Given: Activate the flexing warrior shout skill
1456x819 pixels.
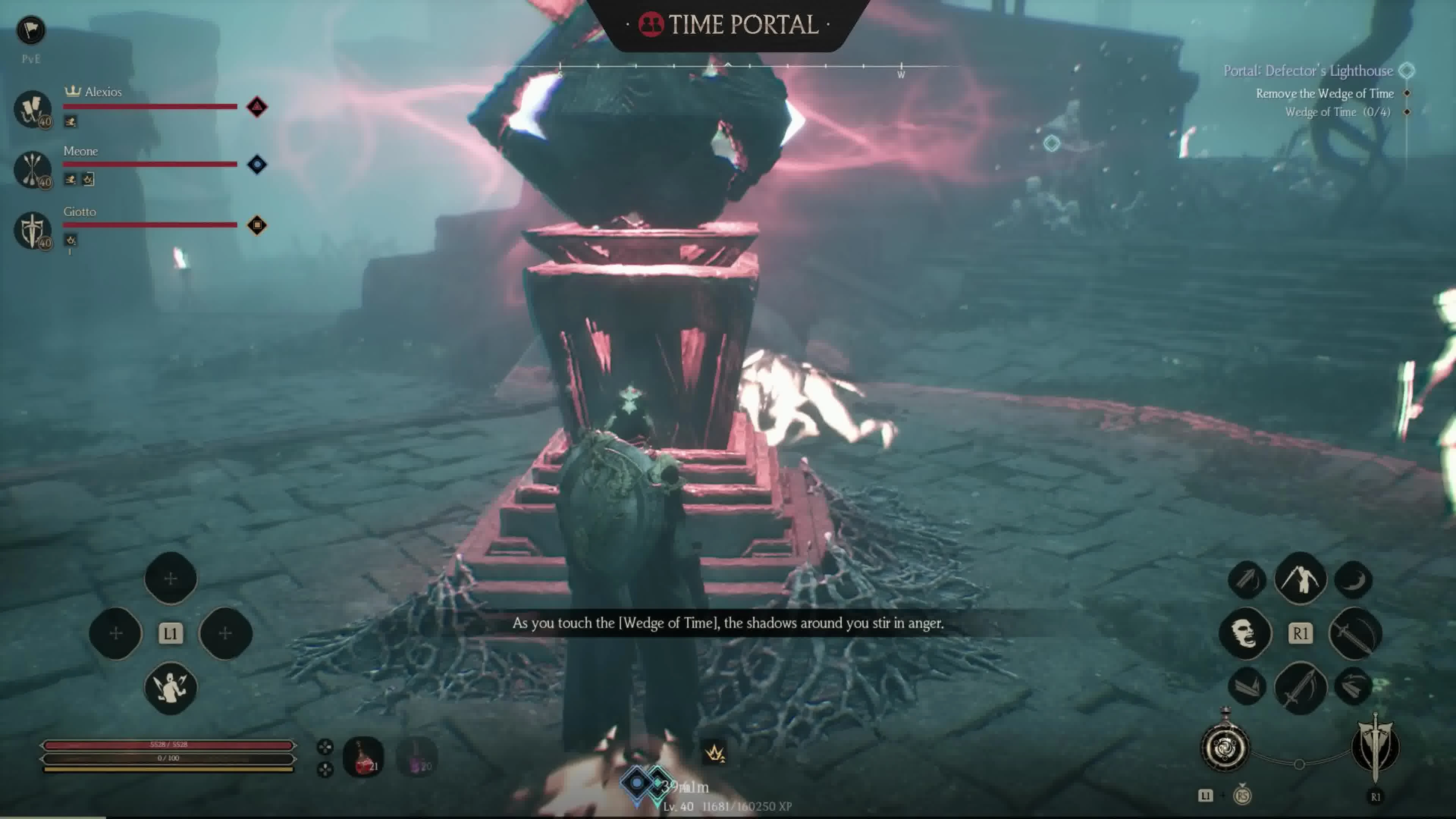Looking at the screenshot, I should tap(171, 688).
